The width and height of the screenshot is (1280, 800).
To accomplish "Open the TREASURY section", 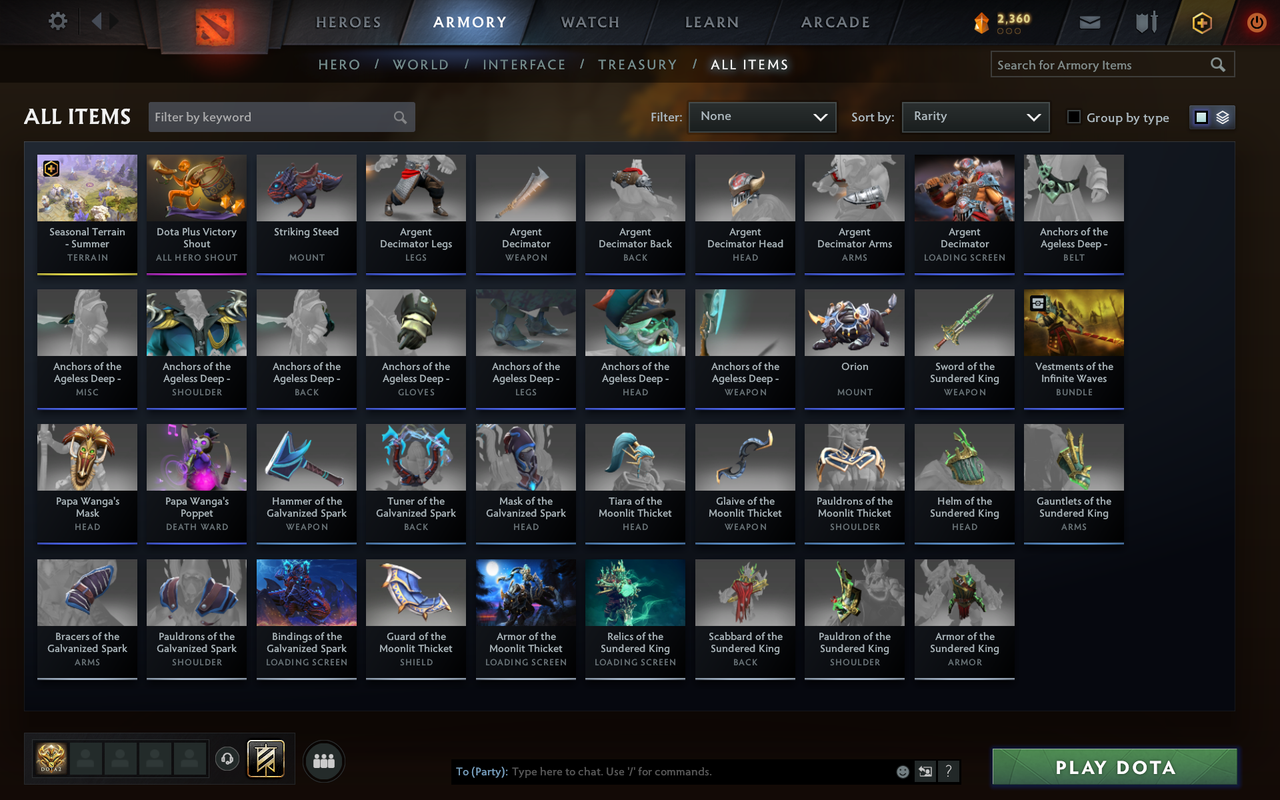I will (x=637, y=64).
